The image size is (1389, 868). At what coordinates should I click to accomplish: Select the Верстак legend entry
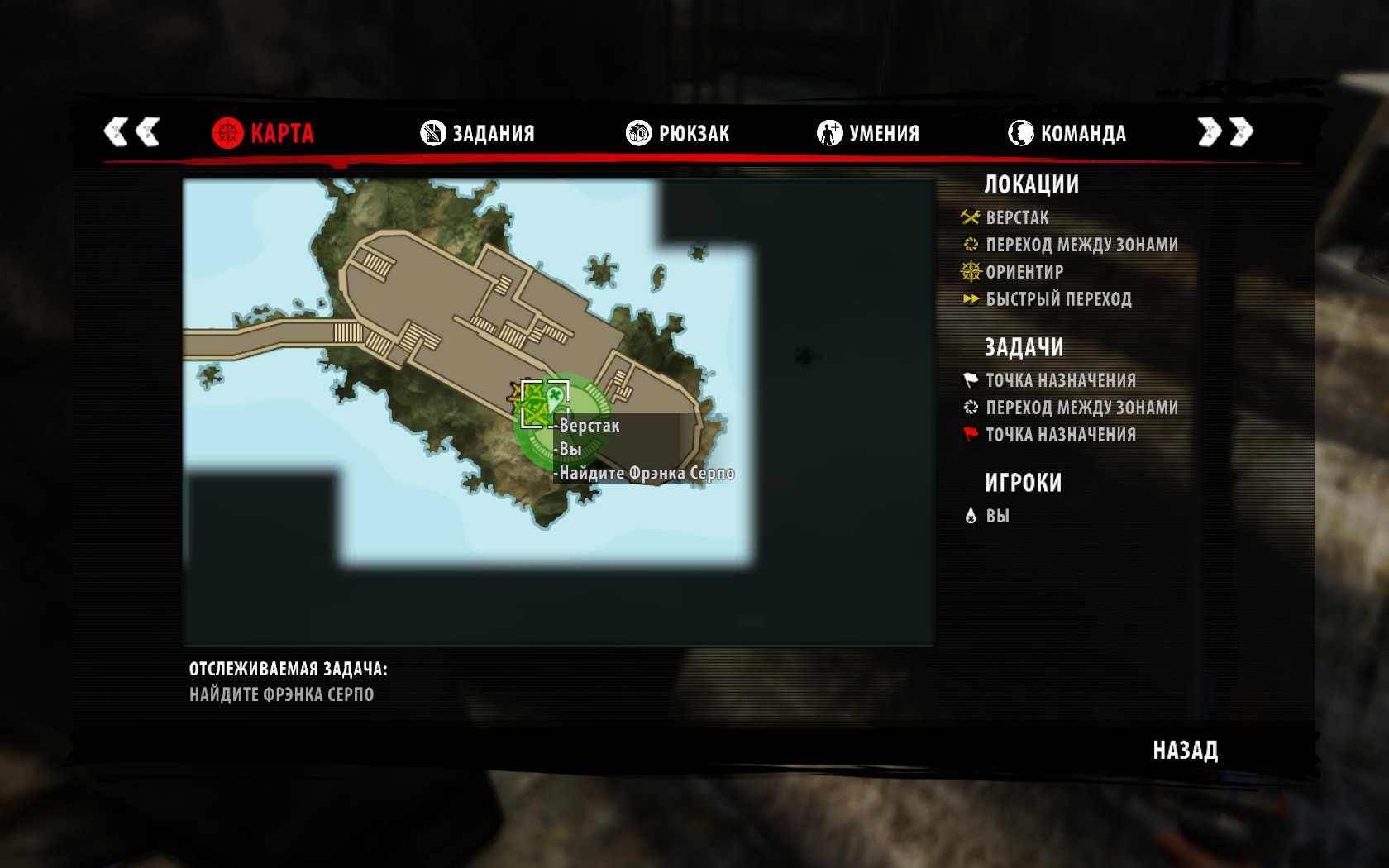point(1016,218)
